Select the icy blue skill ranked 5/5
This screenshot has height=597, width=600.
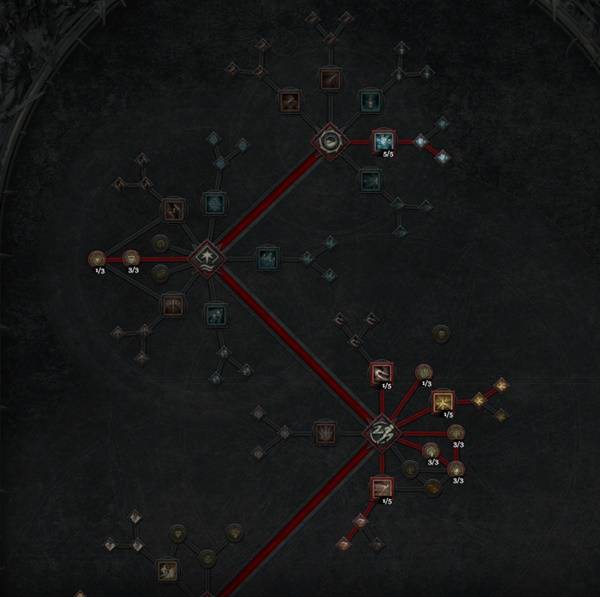[x=384, y=141]
